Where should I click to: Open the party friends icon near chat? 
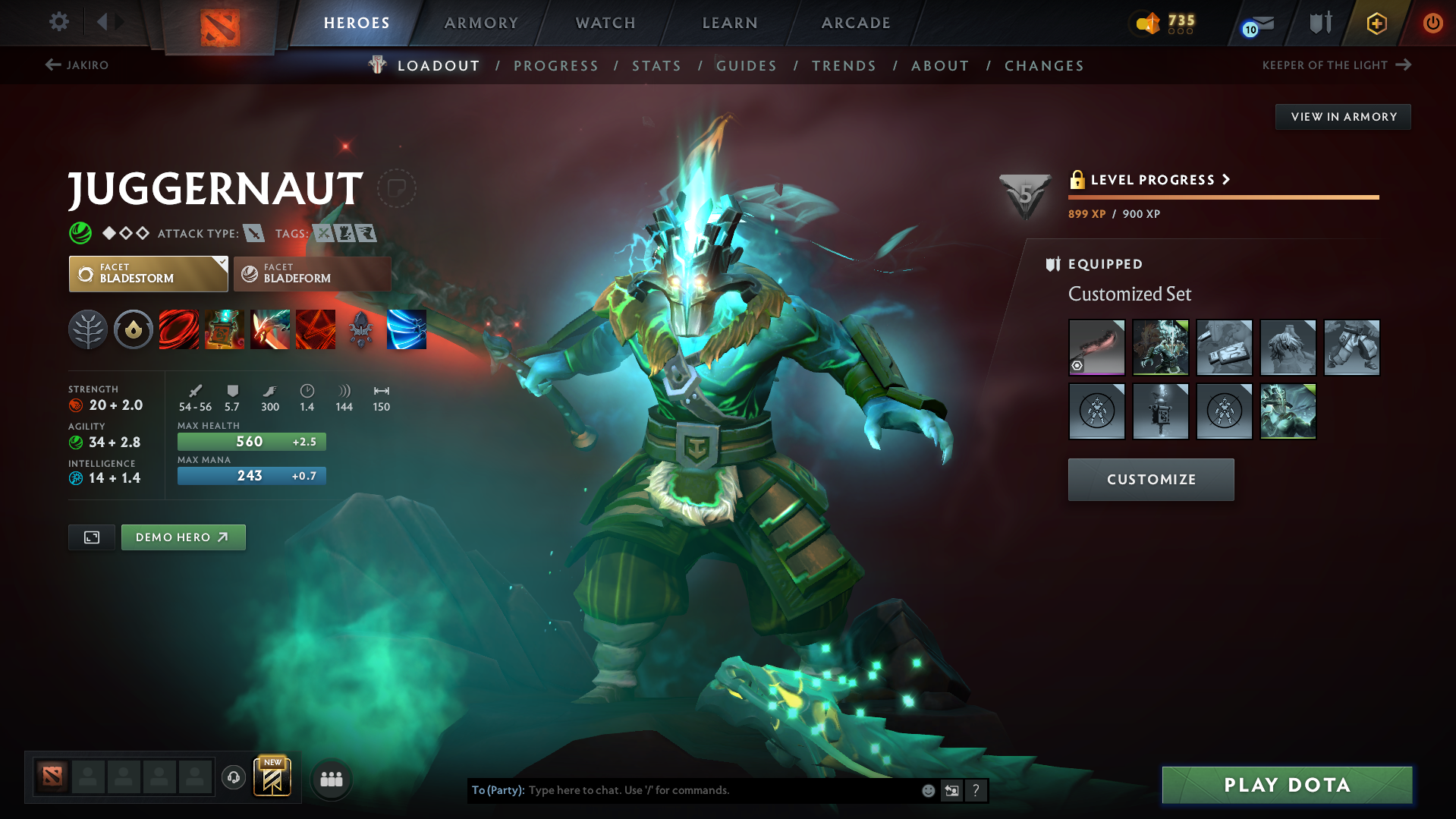click(331, 778)
